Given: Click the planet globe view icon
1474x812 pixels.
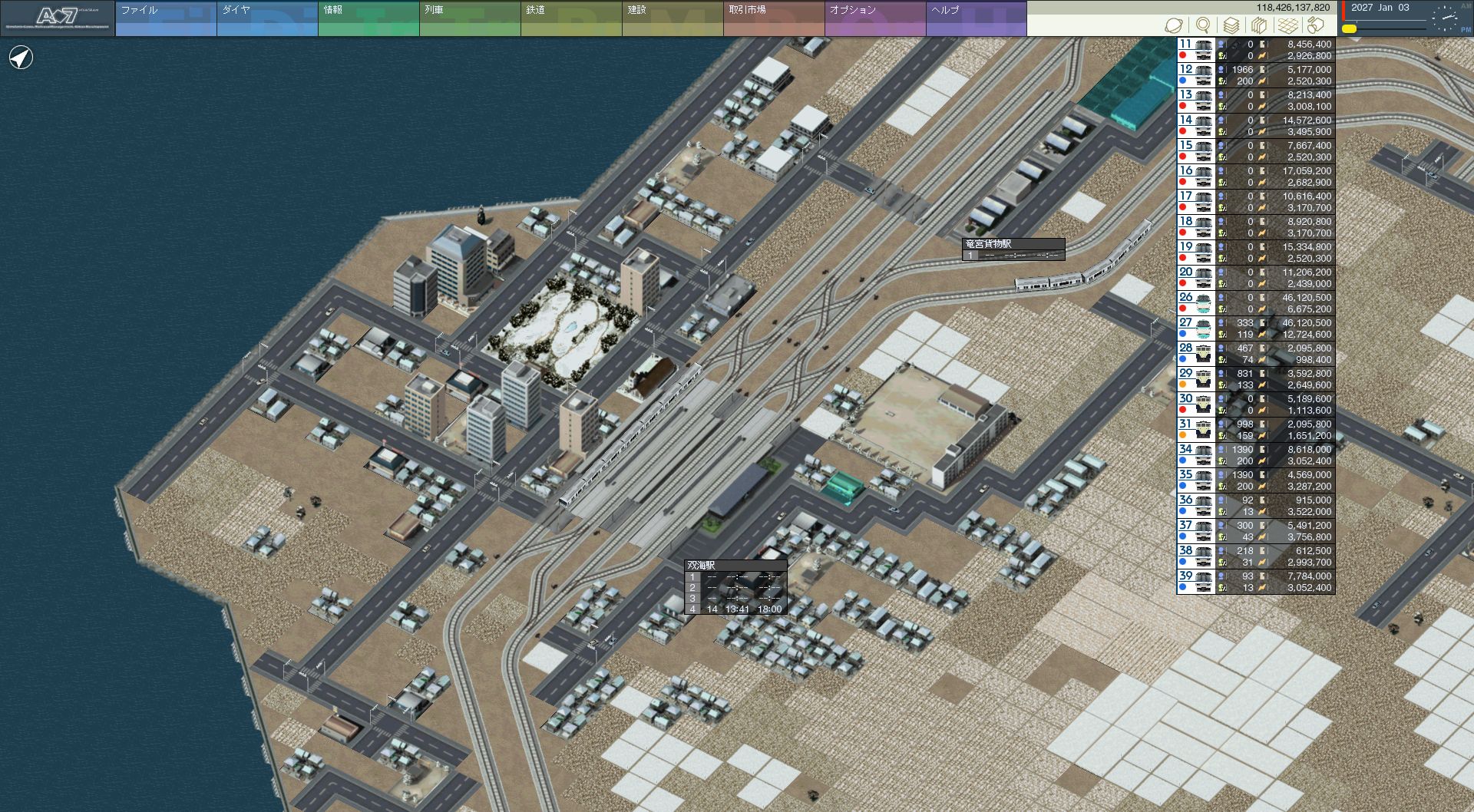Looking at the screenshot, I should [x=1174, y=25].
